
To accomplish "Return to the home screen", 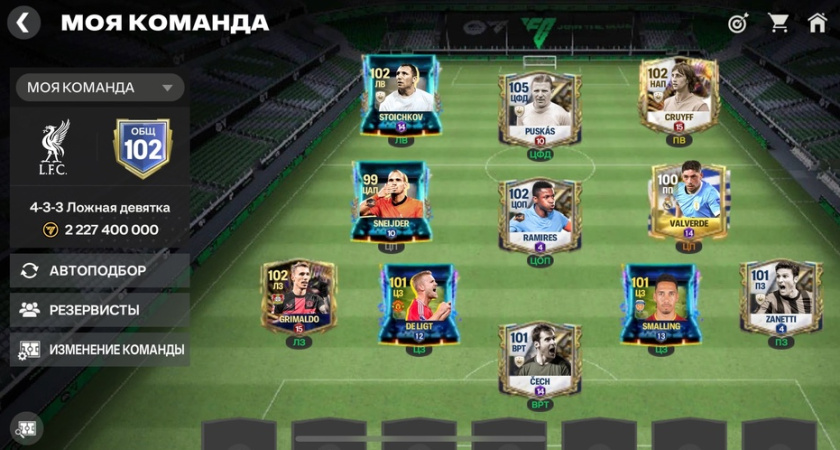I will tap(817, 22).
